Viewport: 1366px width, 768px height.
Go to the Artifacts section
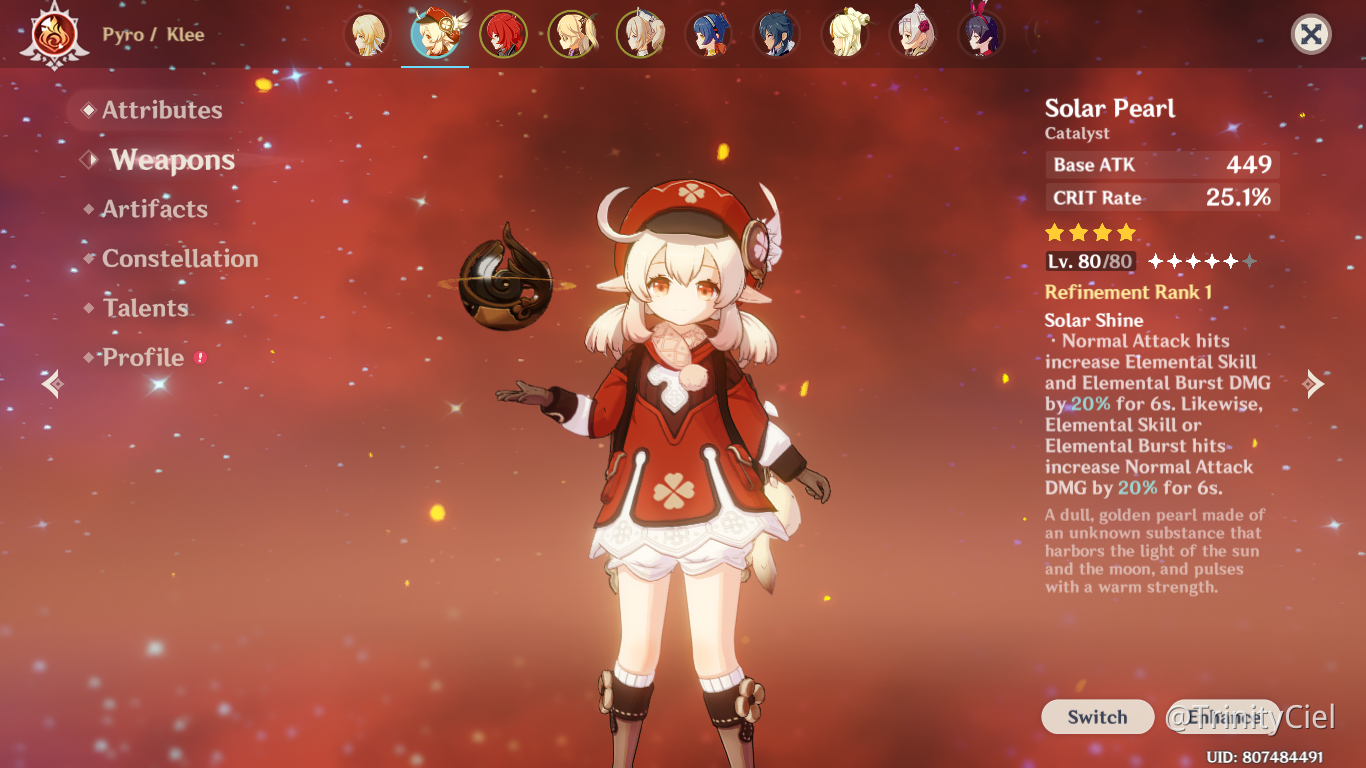click(154, 209)
